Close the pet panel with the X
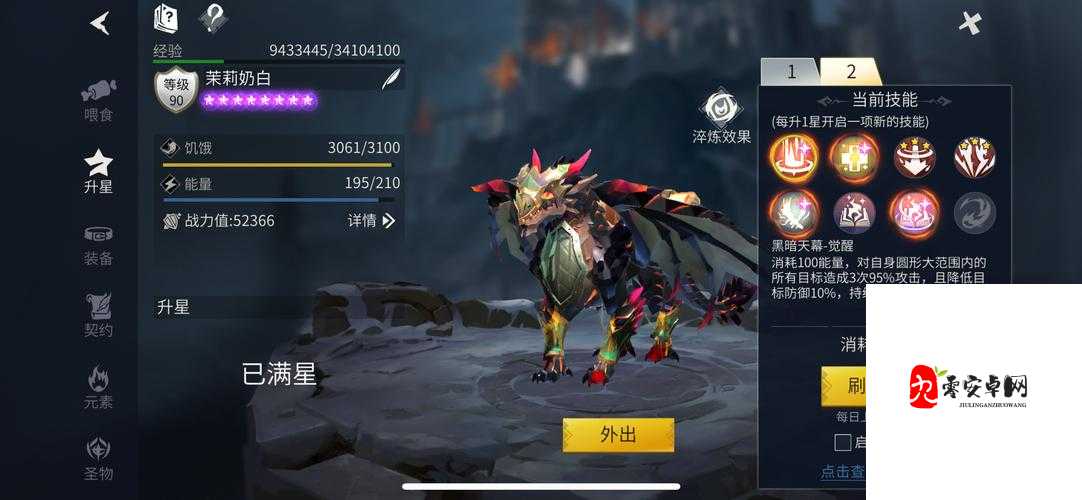The width and height of the screenshot is (1082, 500). (970, 22)
